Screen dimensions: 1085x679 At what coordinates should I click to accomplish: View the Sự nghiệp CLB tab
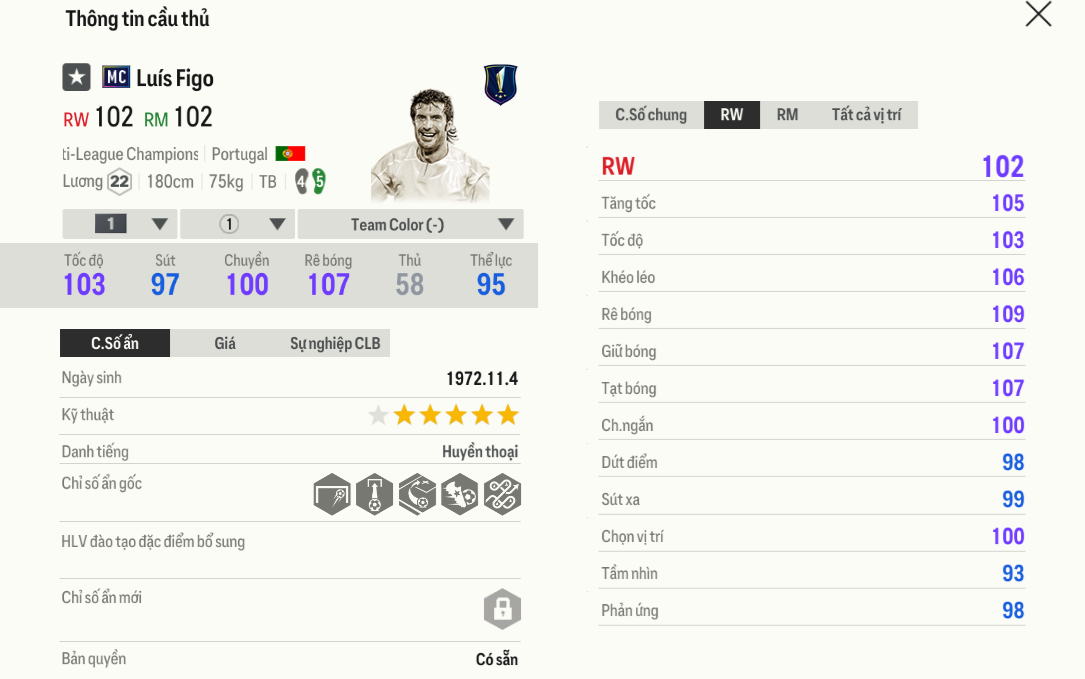tap(335, 344)
